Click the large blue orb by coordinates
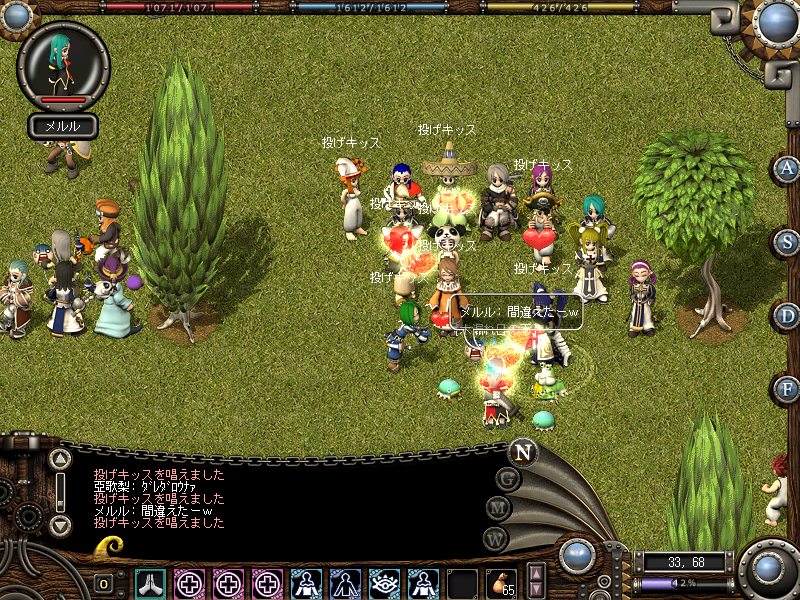Image resolution: width=800 pixels, height=600 pixels. tap(769, 568)
